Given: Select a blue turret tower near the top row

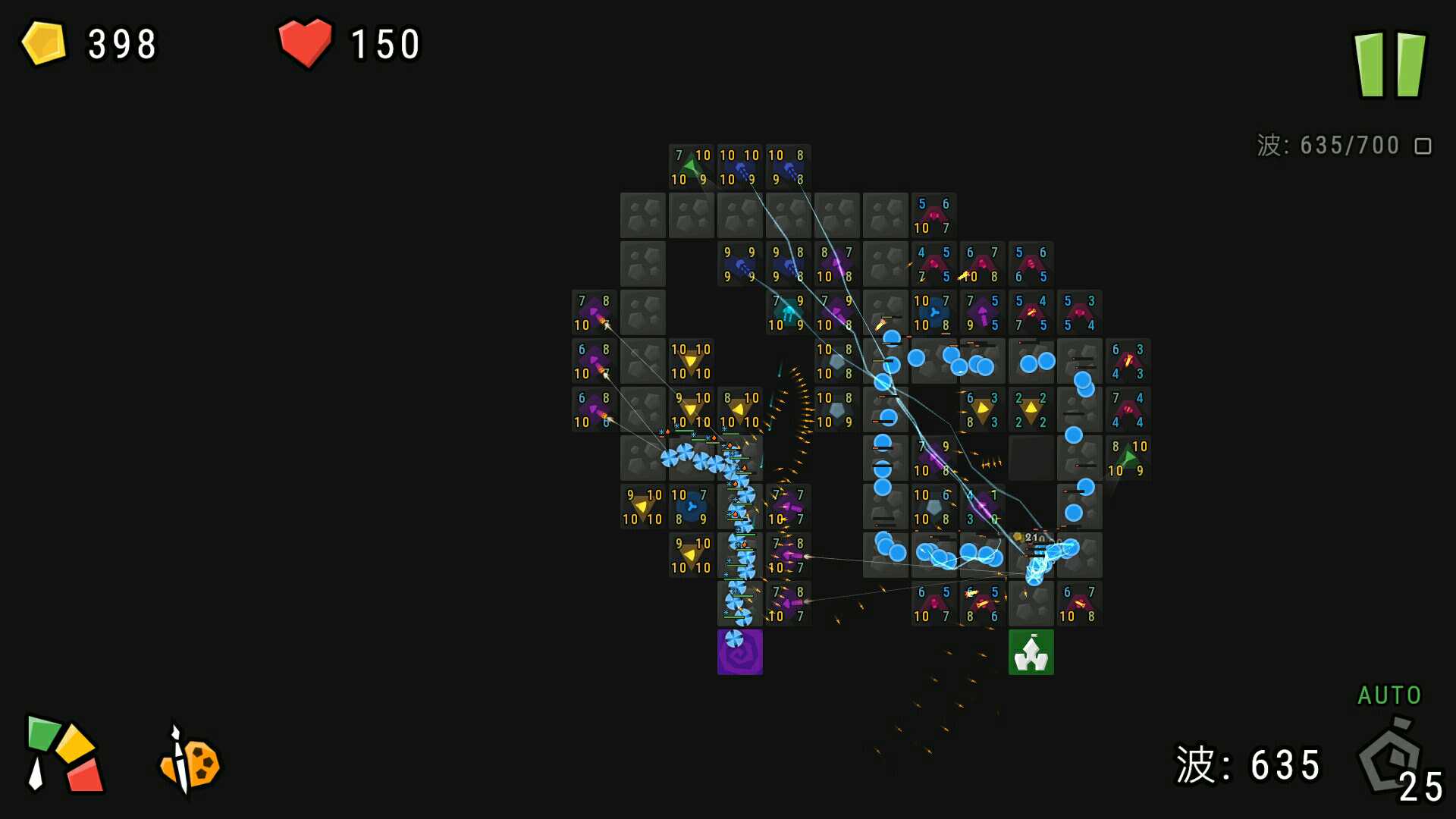Looking at the screenshot, I should click(x=739, y=167).
